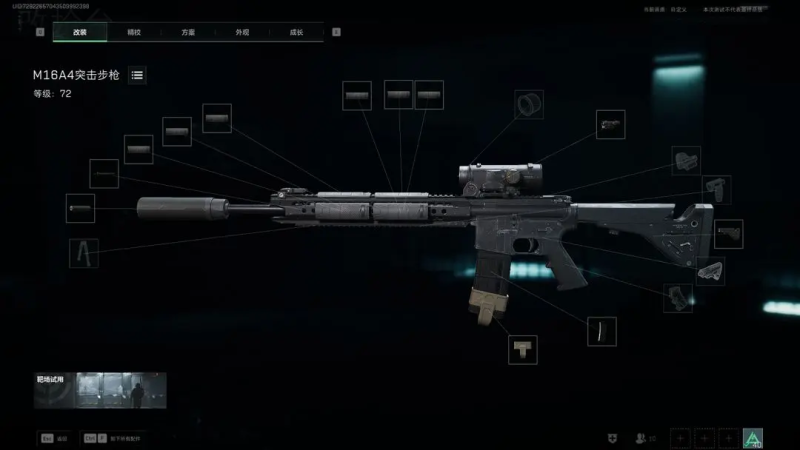The width and height of the screenshot is (800, 450).
Task: Select the suppressor muzzle attachment slot
Action: (x=80, y=209)
